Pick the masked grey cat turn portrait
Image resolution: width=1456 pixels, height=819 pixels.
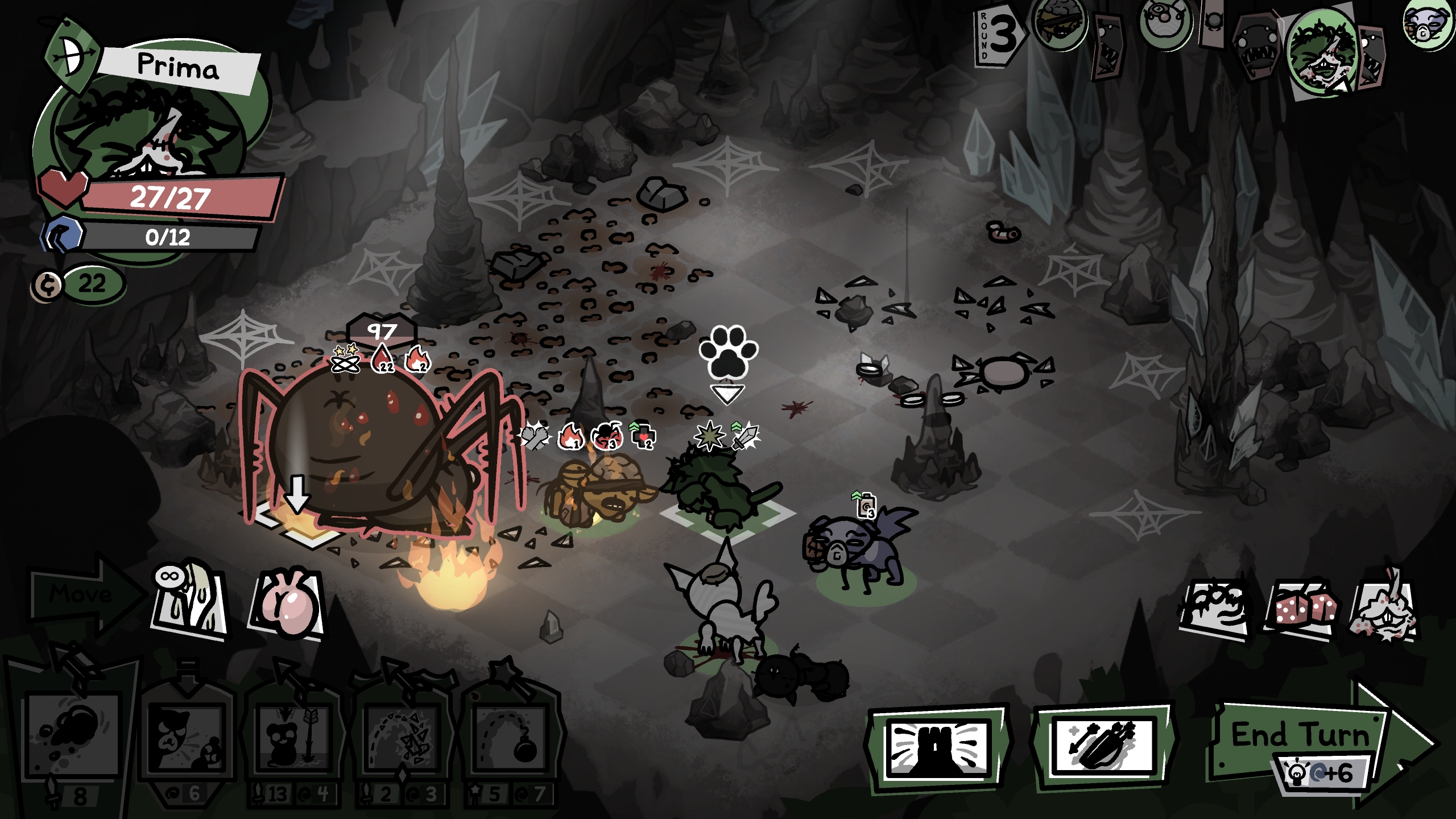click(1428, 24)
